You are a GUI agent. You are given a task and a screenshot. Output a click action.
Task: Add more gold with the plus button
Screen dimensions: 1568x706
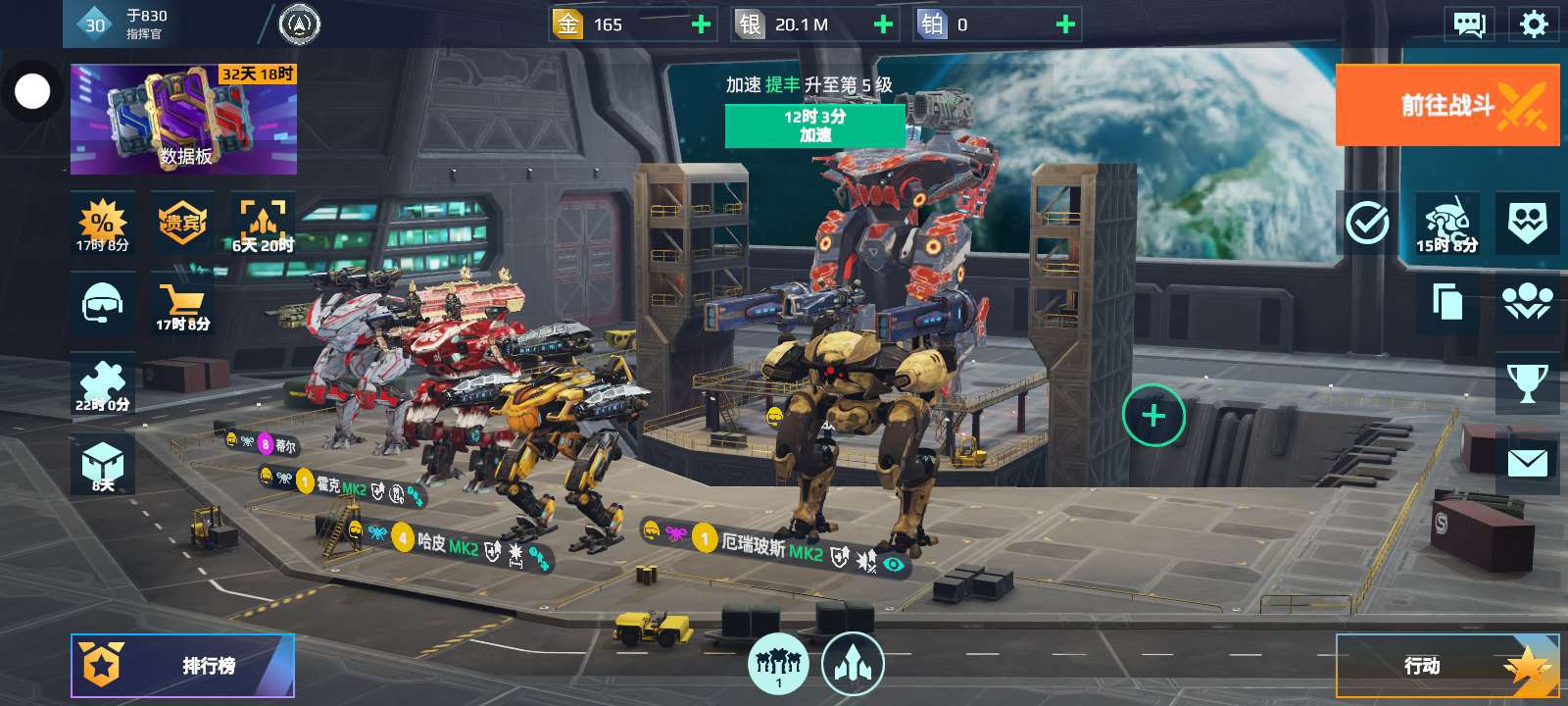click(x=702, y=25)
